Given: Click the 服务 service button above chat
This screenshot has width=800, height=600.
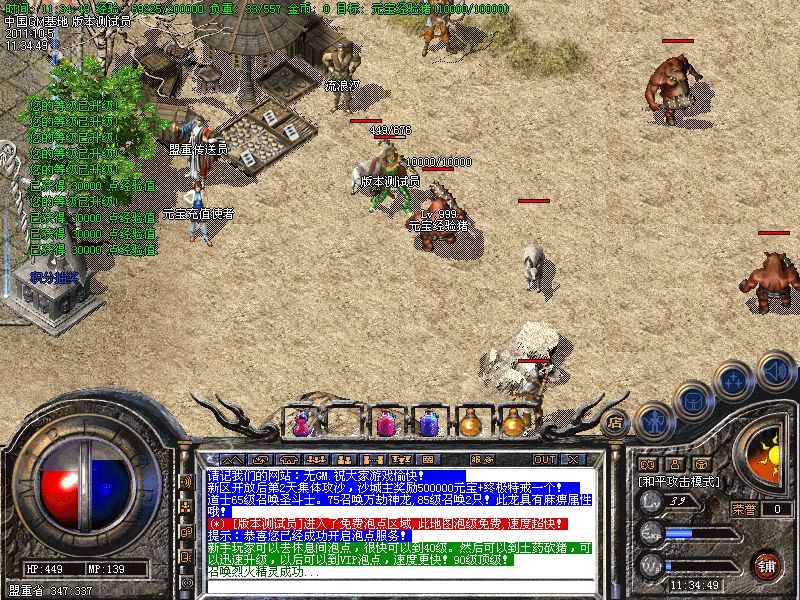Looking at the screenshot, I should point(481,459).
